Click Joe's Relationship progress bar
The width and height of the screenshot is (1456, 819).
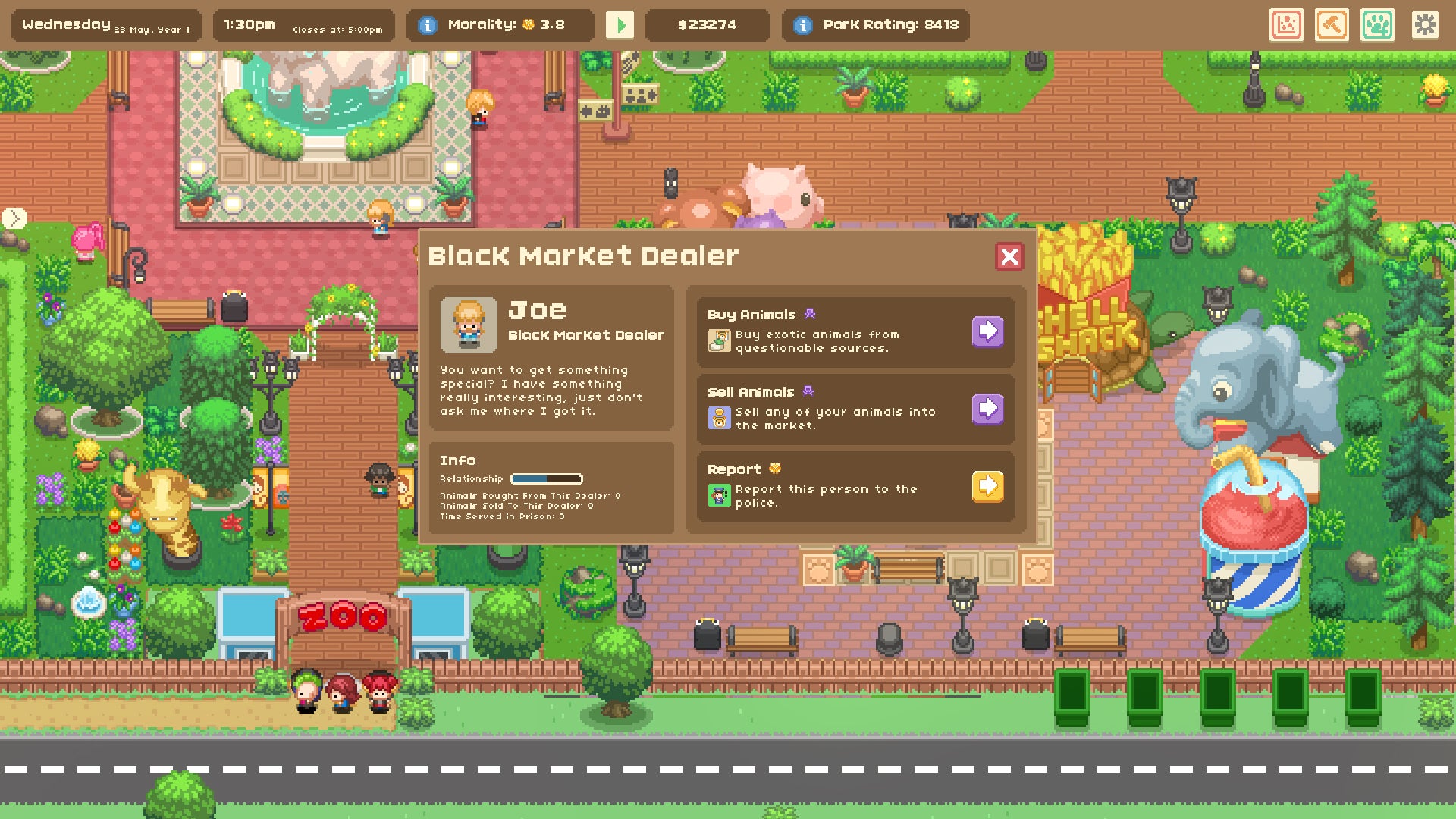[x=545, y=479]
